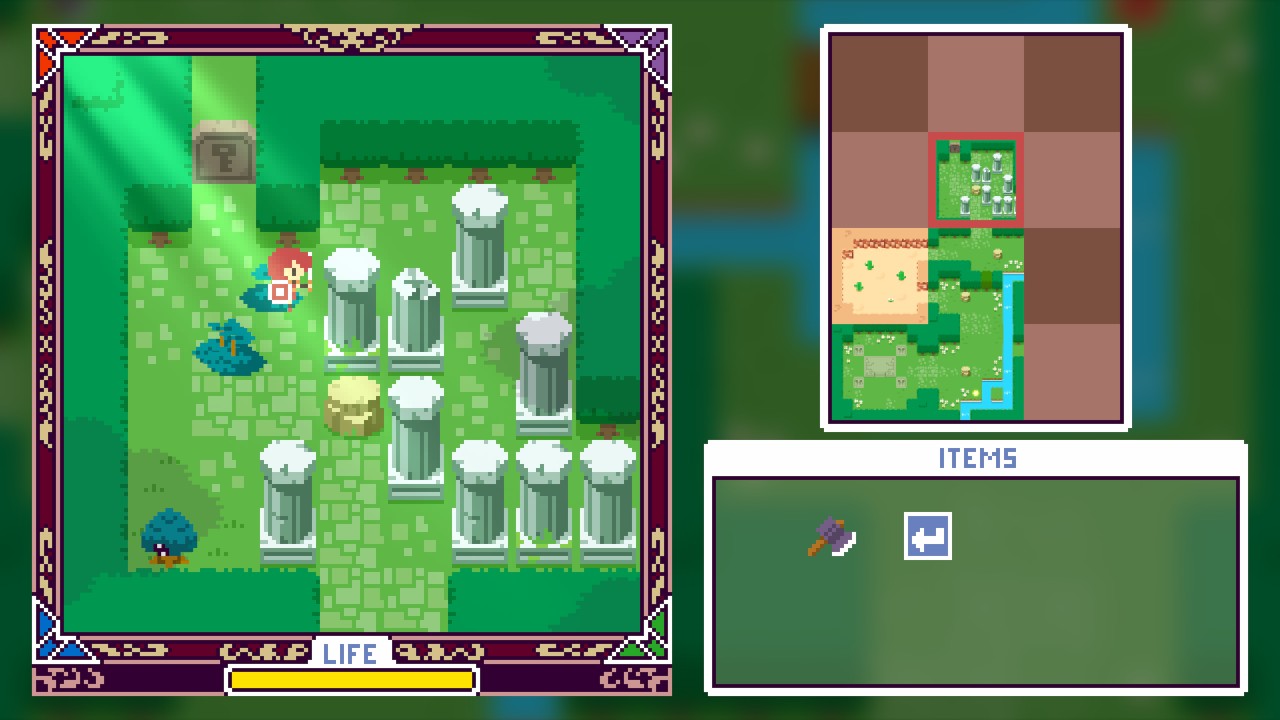
Task: Click the green corner gem bottom-right
Action: [x=655, y=647]
